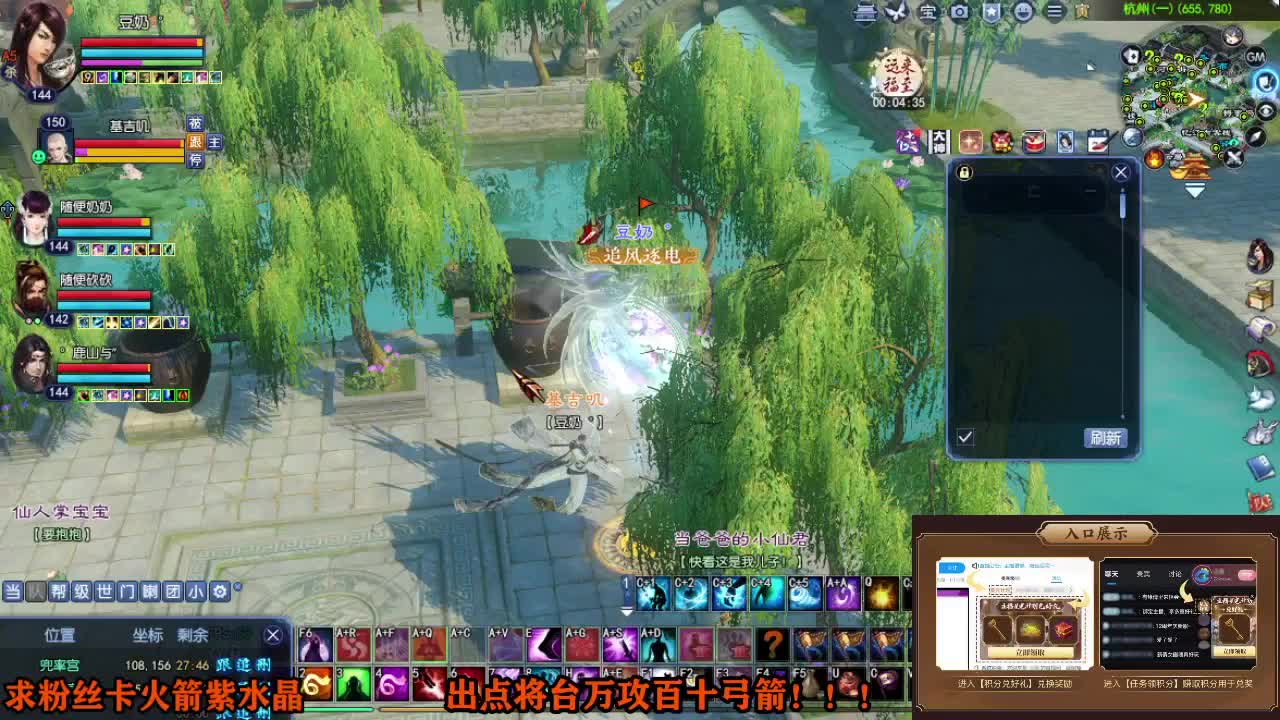Switch to the 世 world chat tab

(x=102, y=590)
